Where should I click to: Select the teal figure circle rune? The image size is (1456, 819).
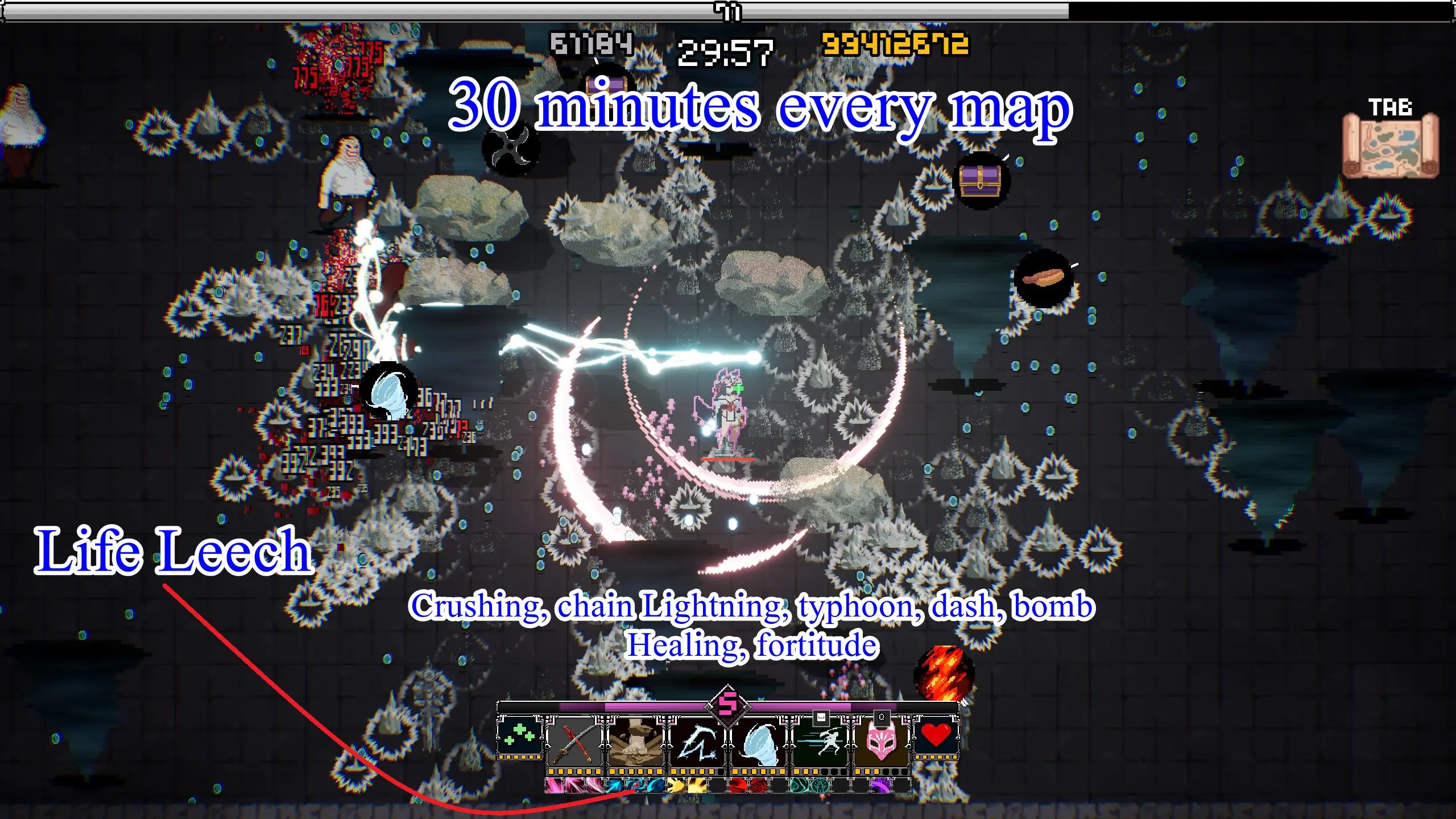pos(821,787)
